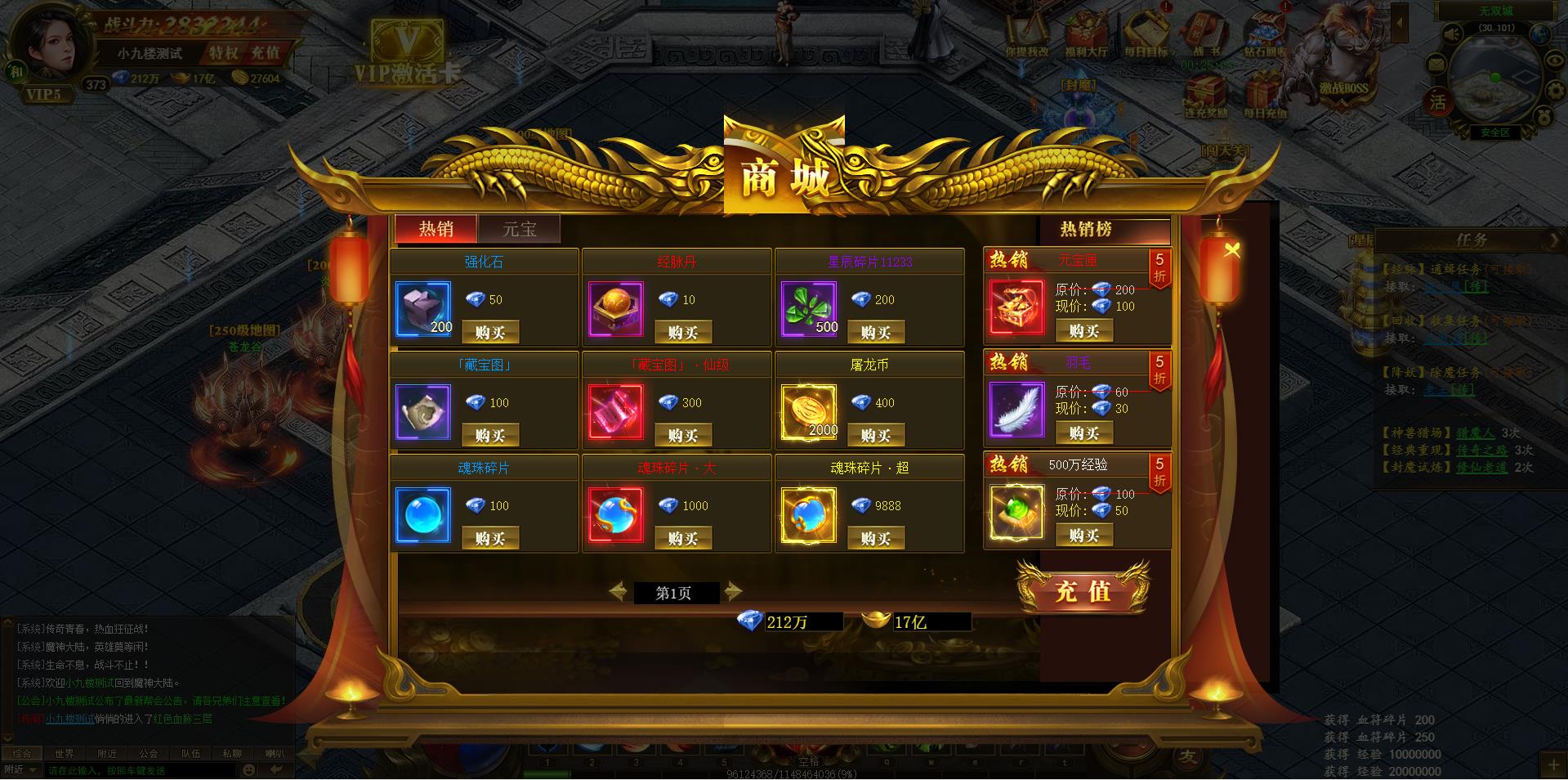Switch to the 世界 chat channel tab

click(x=66, y=754)
